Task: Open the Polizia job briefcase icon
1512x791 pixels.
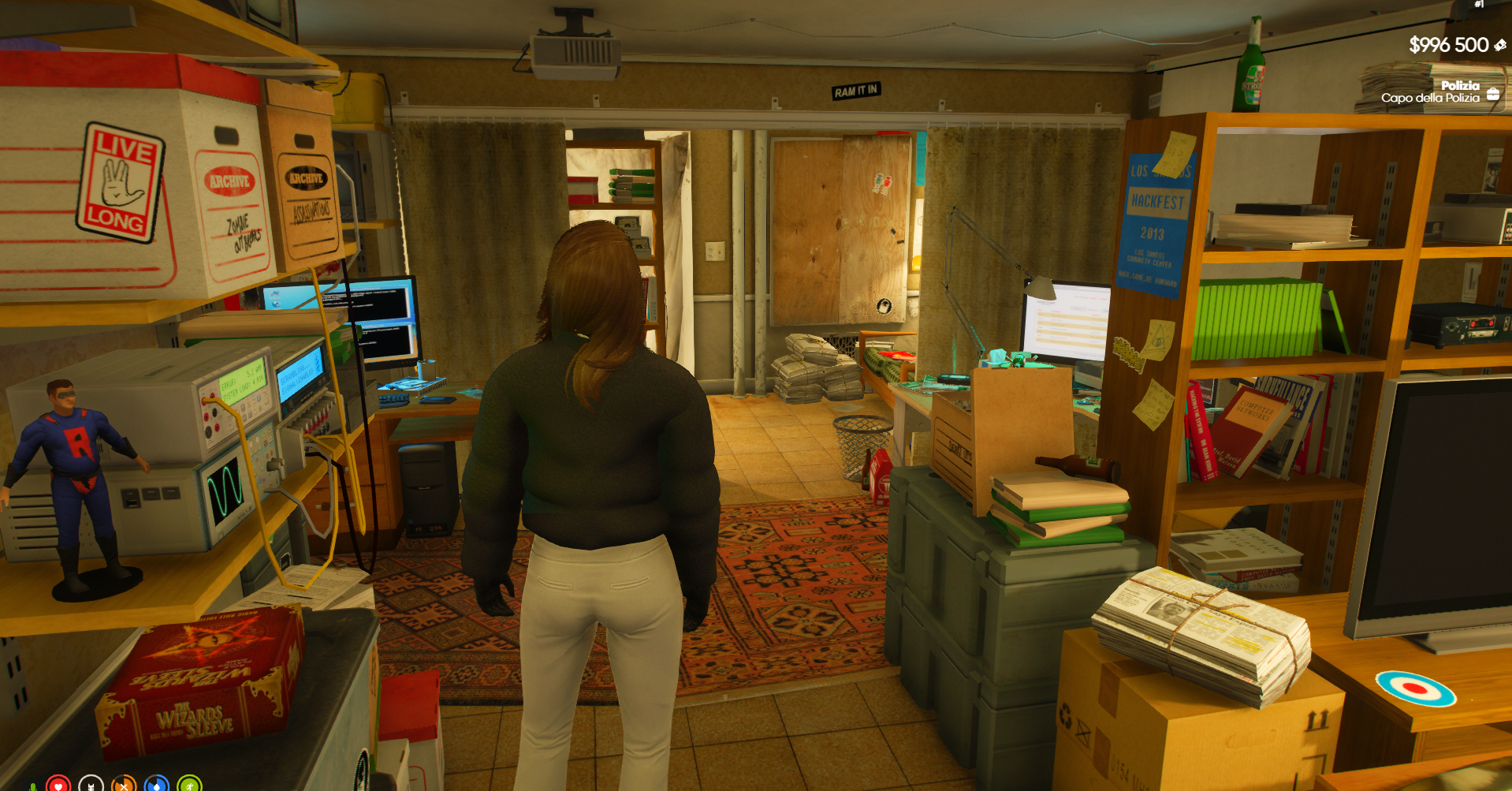Action: point(1493,94)
